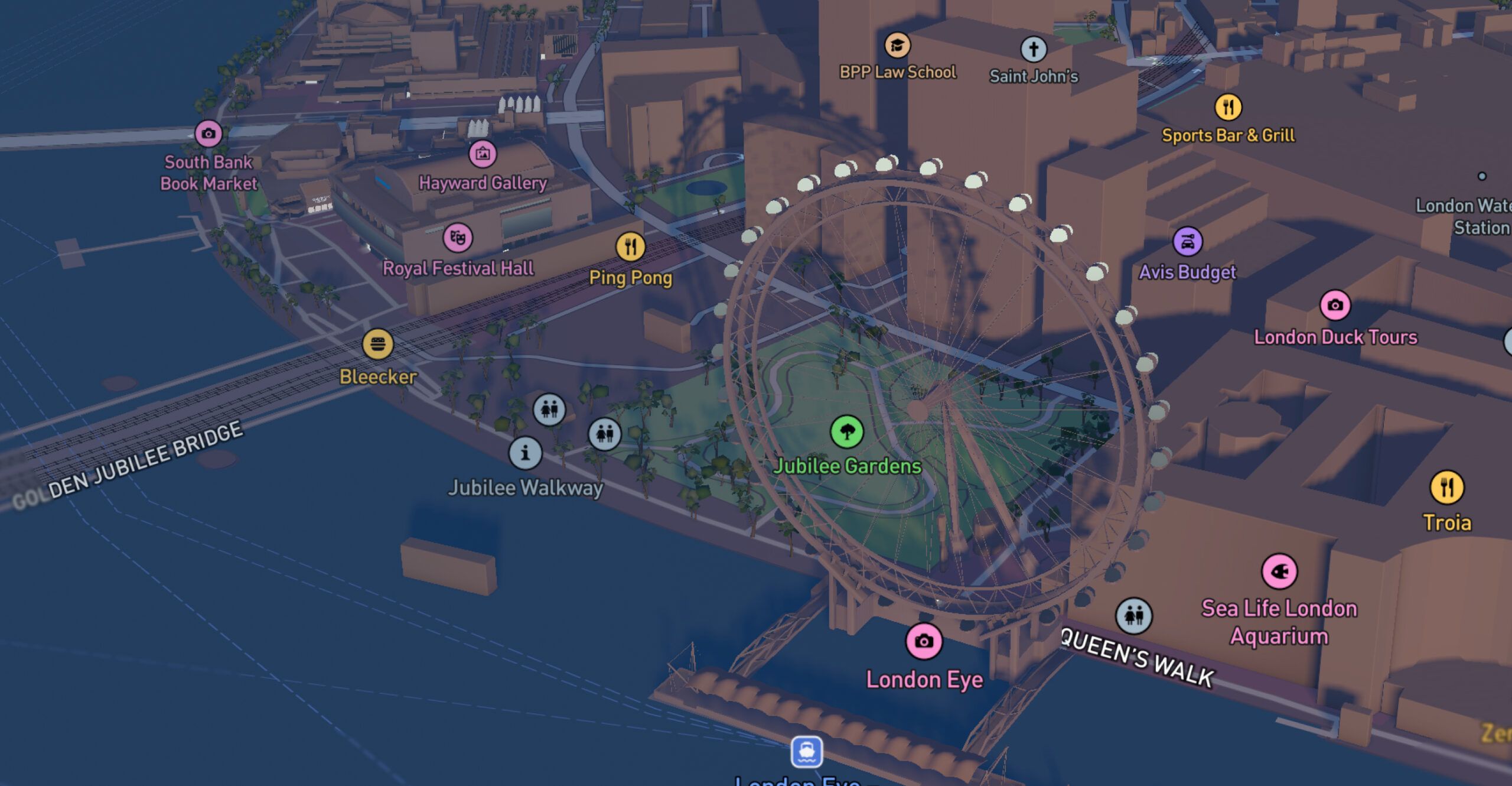Open the London Duck Tours camera icon
The width and height of the screenshot is (1512, 786).
[1336, 305]
